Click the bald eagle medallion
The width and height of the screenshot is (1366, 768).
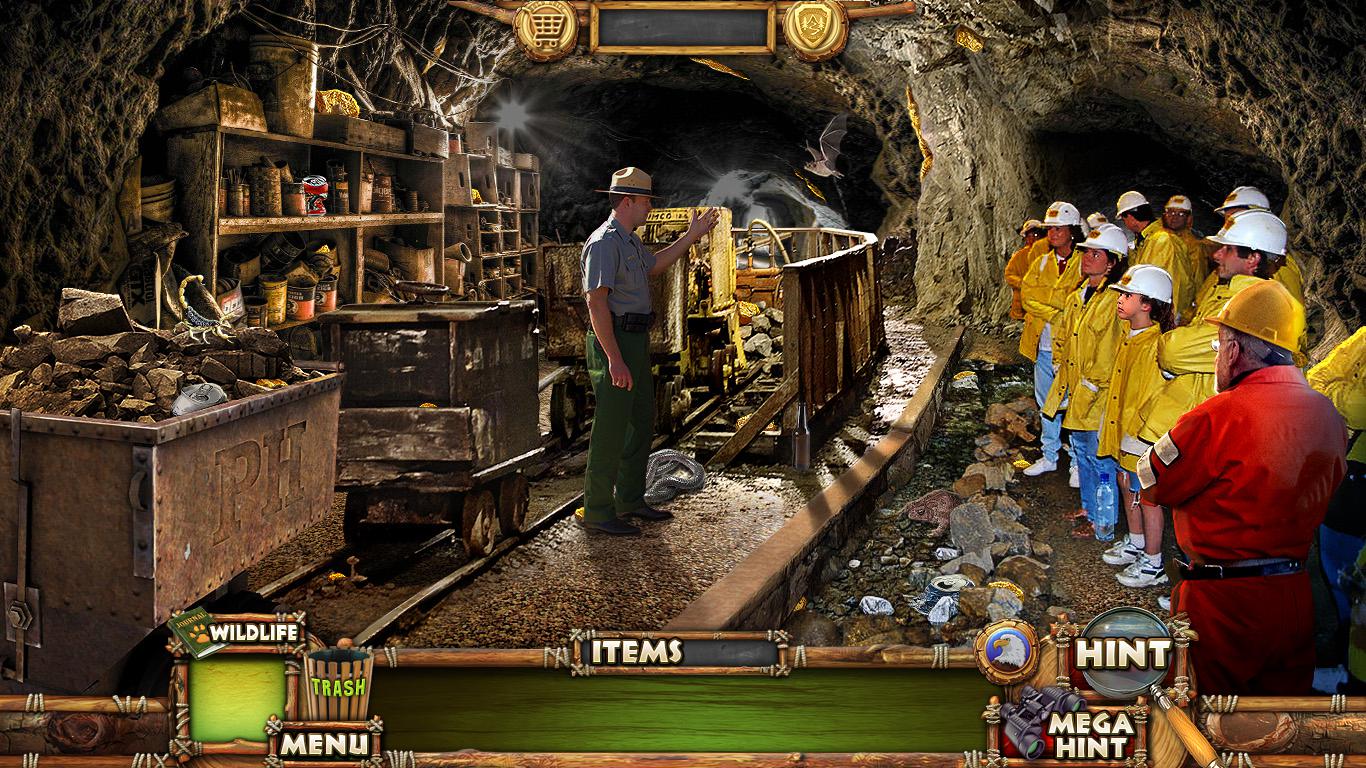point(1005,652)
